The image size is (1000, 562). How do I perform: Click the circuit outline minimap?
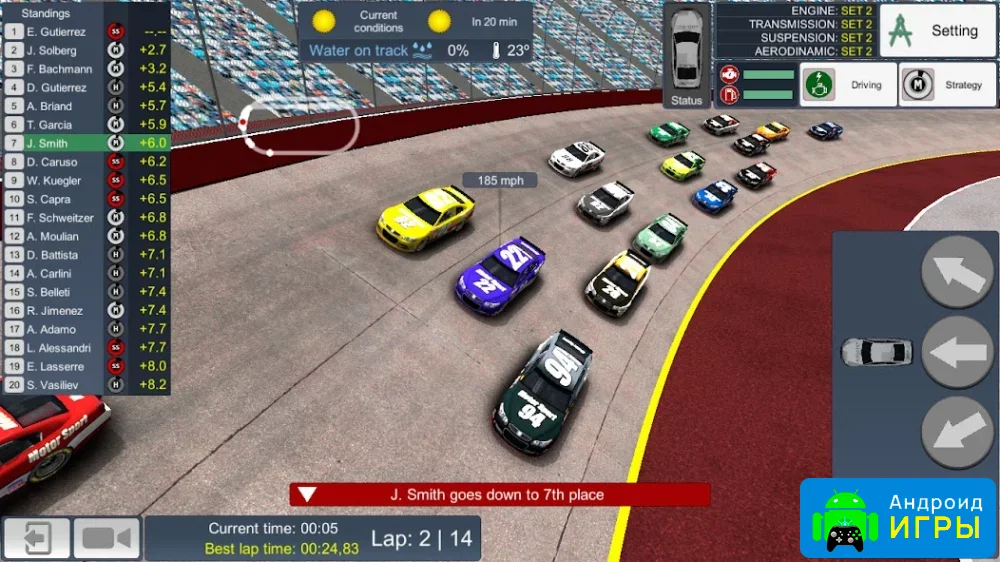(x=299, y=127)
